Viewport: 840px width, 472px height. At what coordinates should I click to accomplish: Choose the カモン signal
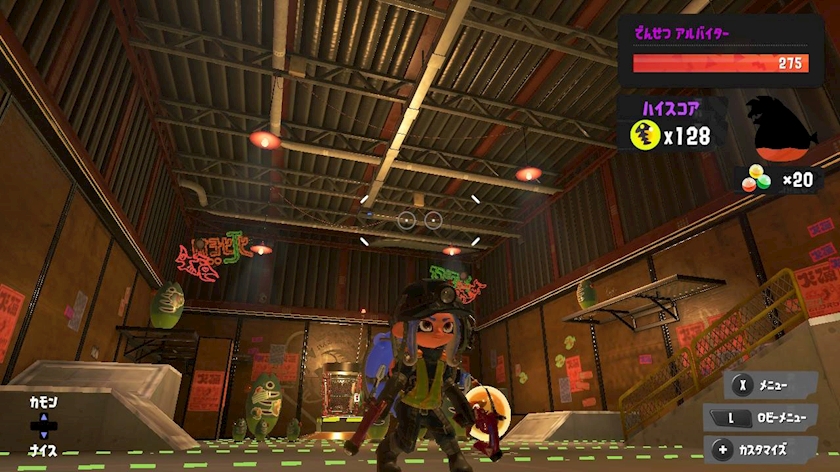click(x=43, y=402)
